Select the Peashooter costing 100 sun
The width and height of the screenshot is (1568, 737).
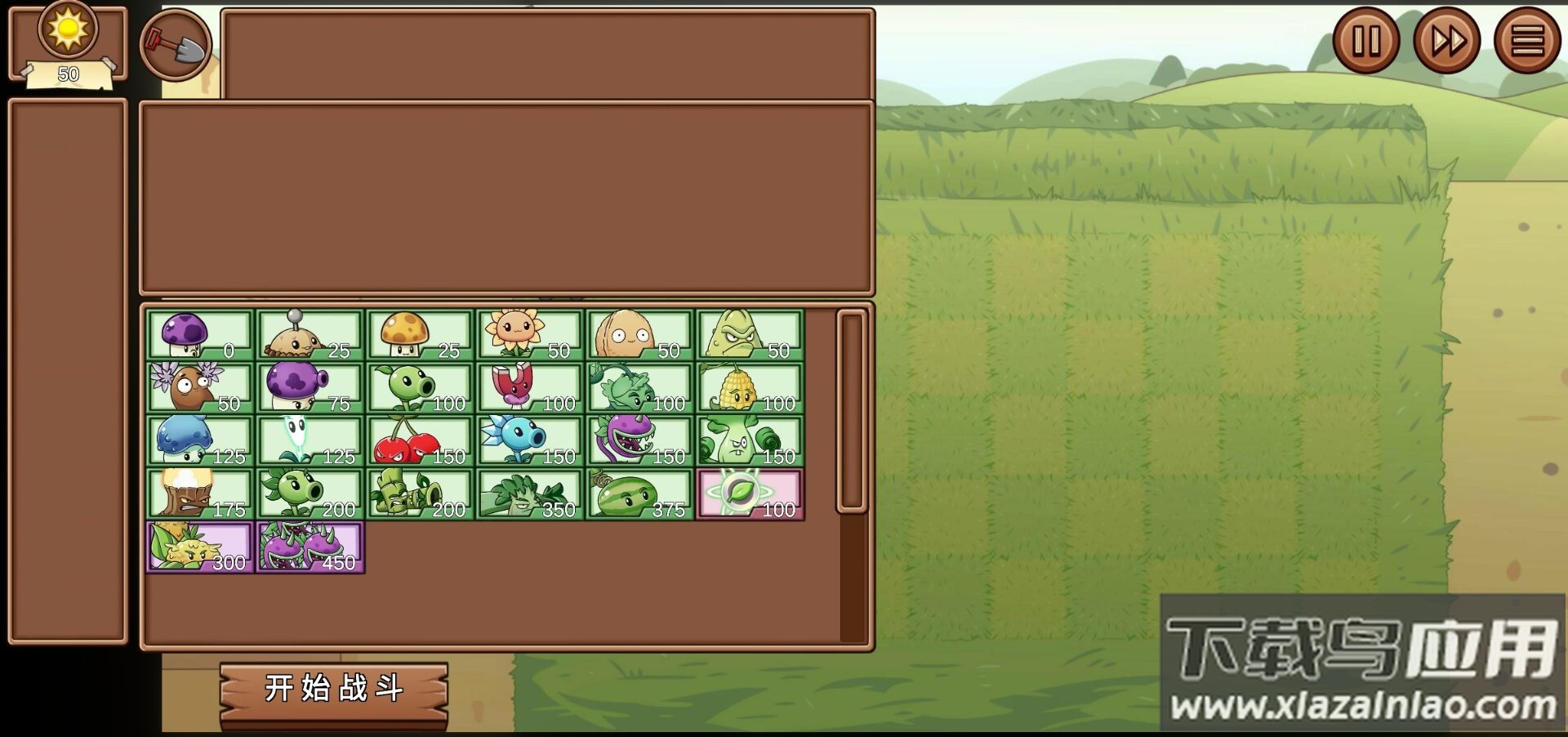pos(419,384)
